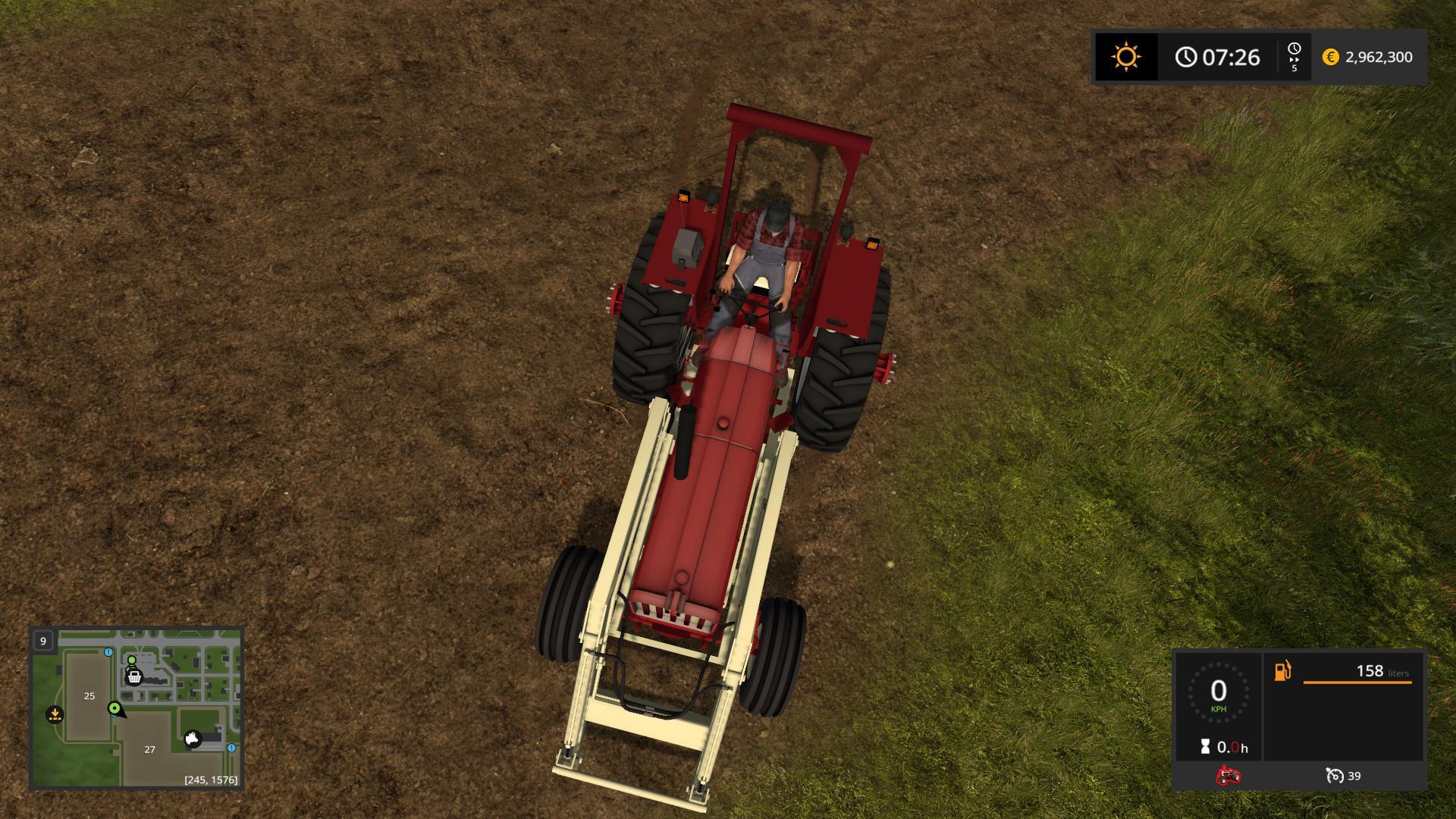Click the red tractor damage icon
The image size is (1456, 819).
1228,777
